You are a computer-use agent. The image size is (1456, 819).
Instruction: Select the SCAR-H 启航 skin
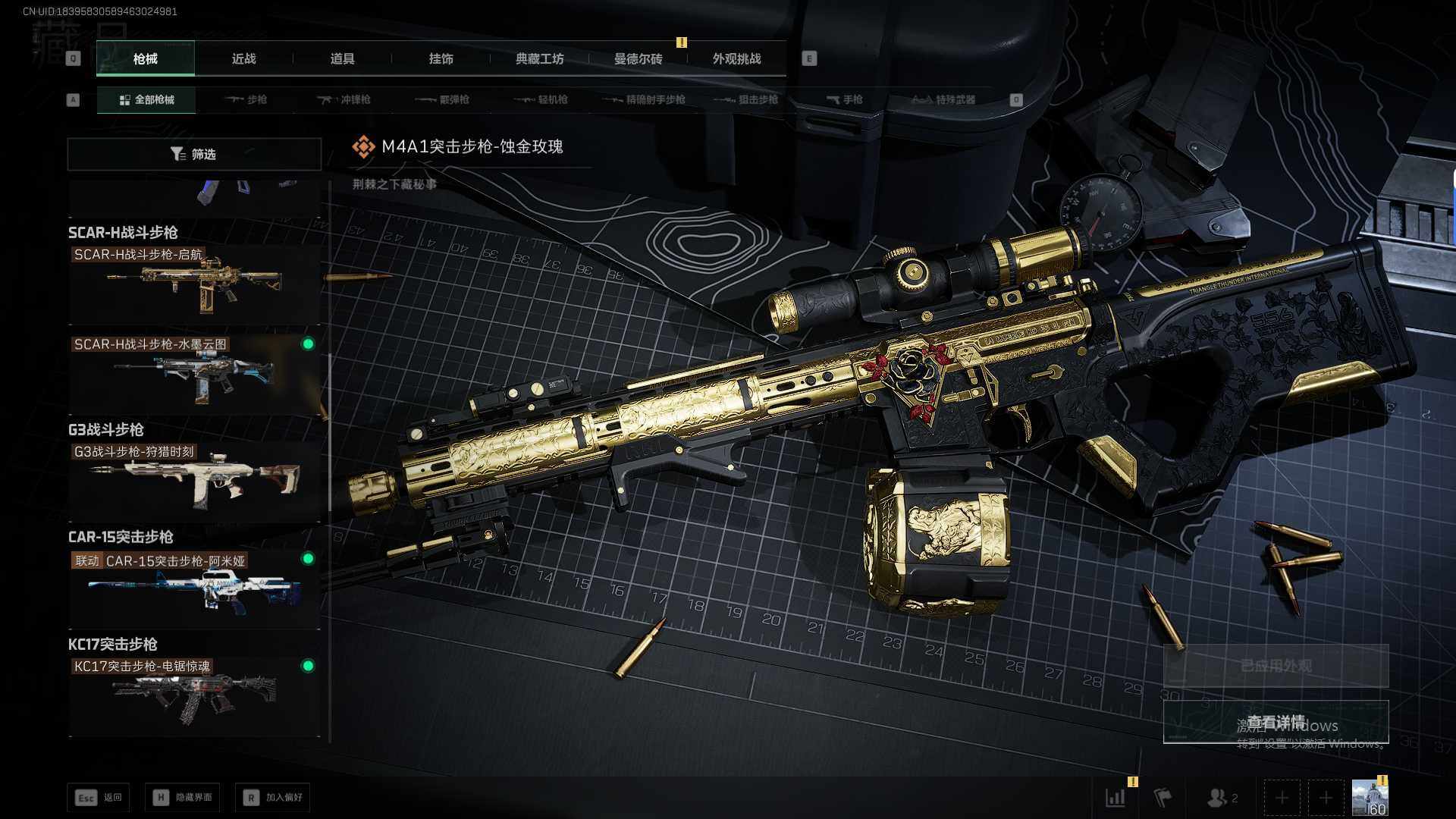(194, 284)
